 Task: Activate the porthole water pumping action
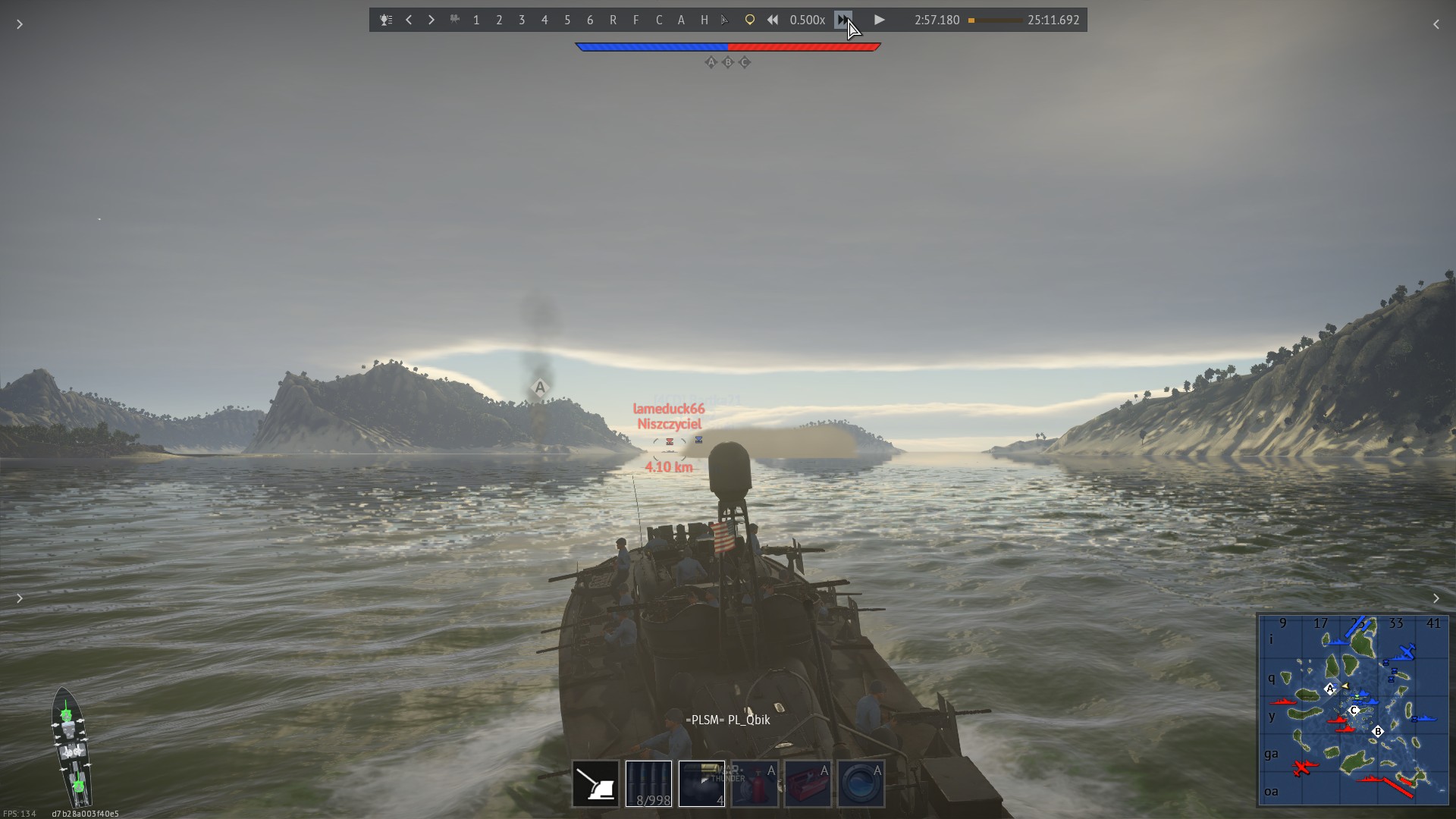861,783
